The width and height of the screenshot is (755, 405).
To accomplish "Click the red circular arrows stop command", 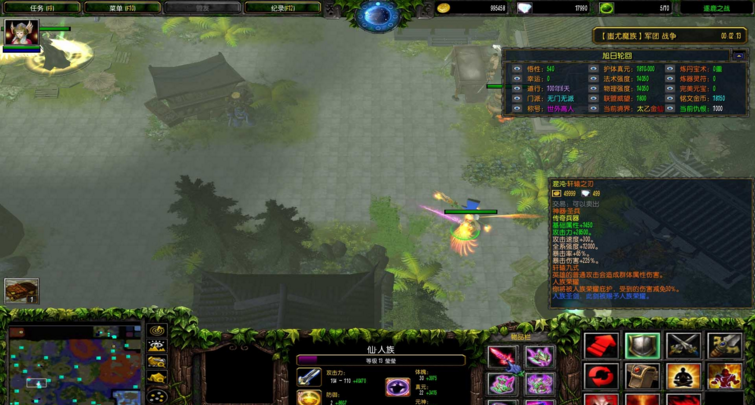I will [x=602, y=377].
